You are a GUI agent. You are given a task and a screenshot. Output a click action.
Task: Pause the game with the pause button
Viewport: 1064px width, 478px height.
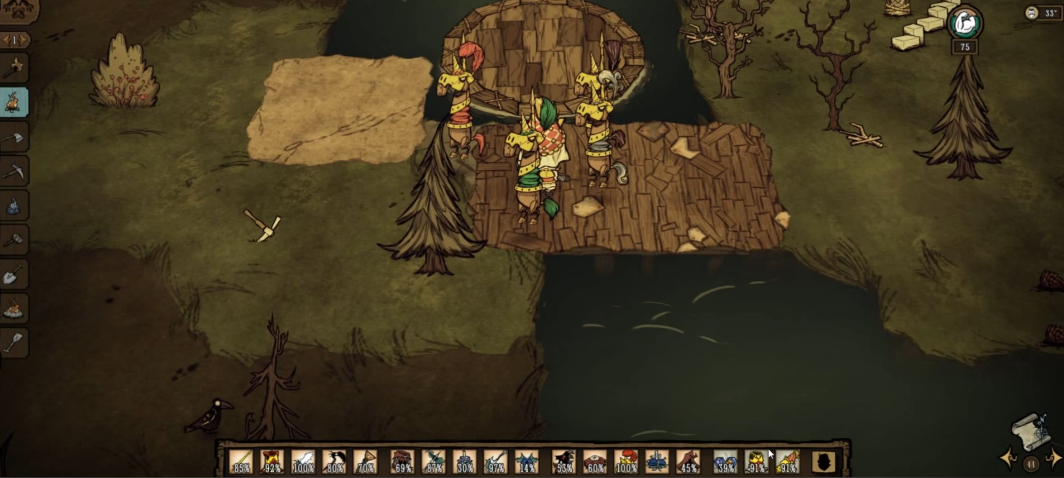[1030, 463]
